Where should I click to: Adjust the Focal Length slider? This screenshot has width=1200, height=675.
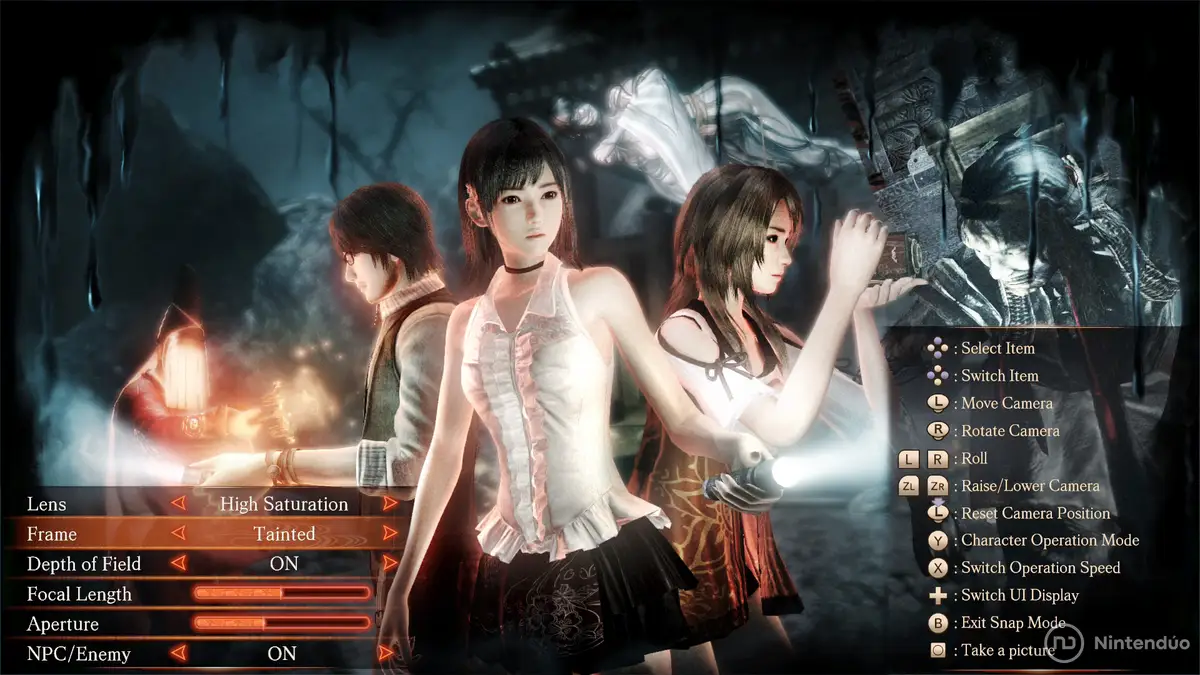coord(282,594)
